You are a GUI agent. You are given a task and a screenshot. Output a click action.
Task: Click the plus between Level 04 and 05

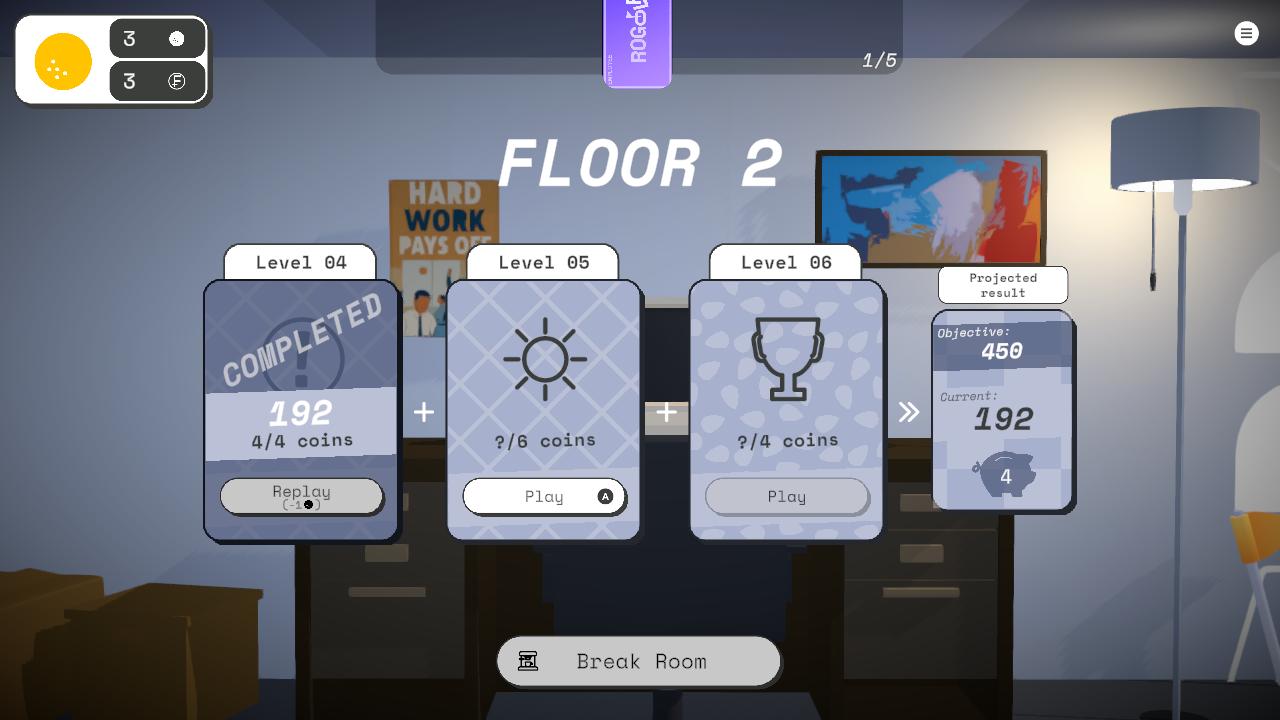coord(423,412)
